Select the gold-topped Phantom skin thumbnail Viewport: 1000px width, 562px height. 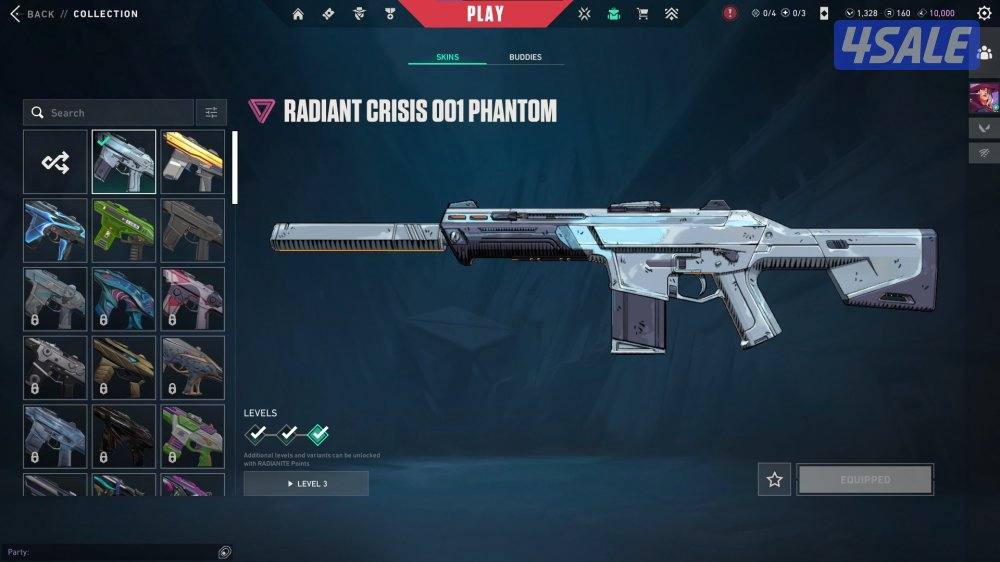pyautogui.click(x=193, y=161)
